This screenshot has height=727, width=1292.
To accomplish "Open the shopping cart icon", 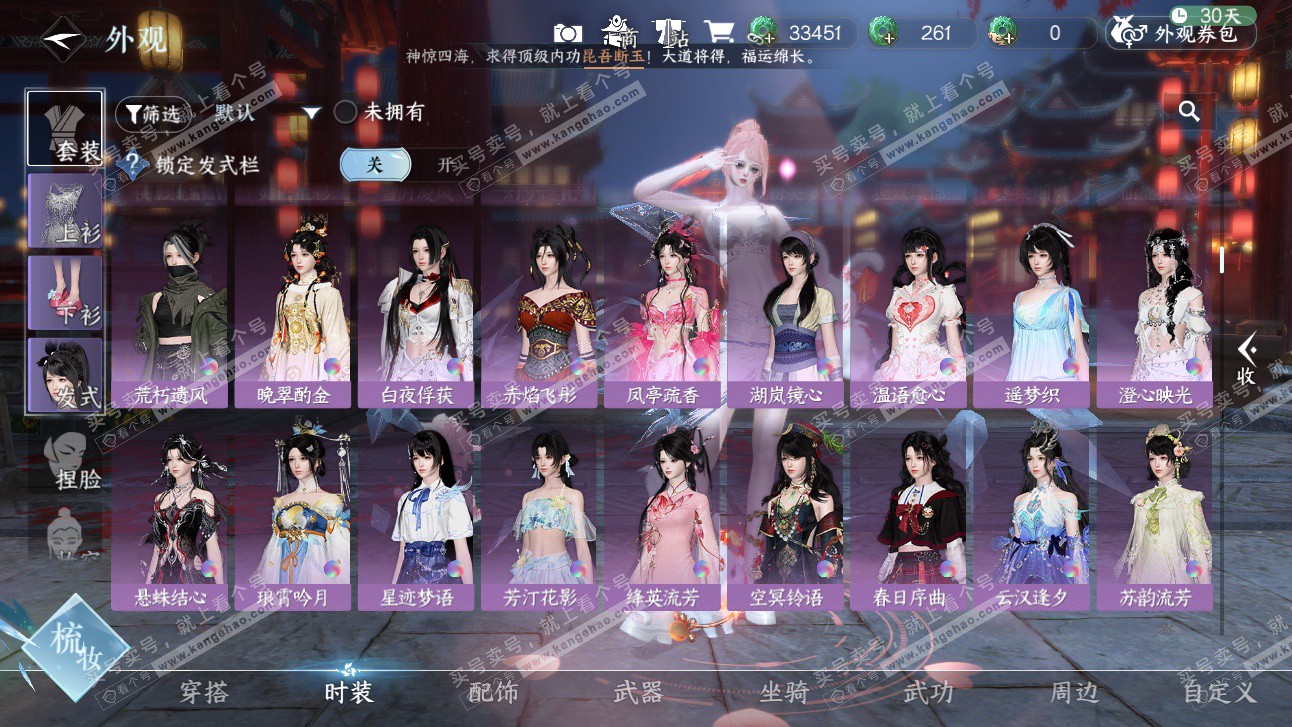I will (x=718, y=33).
